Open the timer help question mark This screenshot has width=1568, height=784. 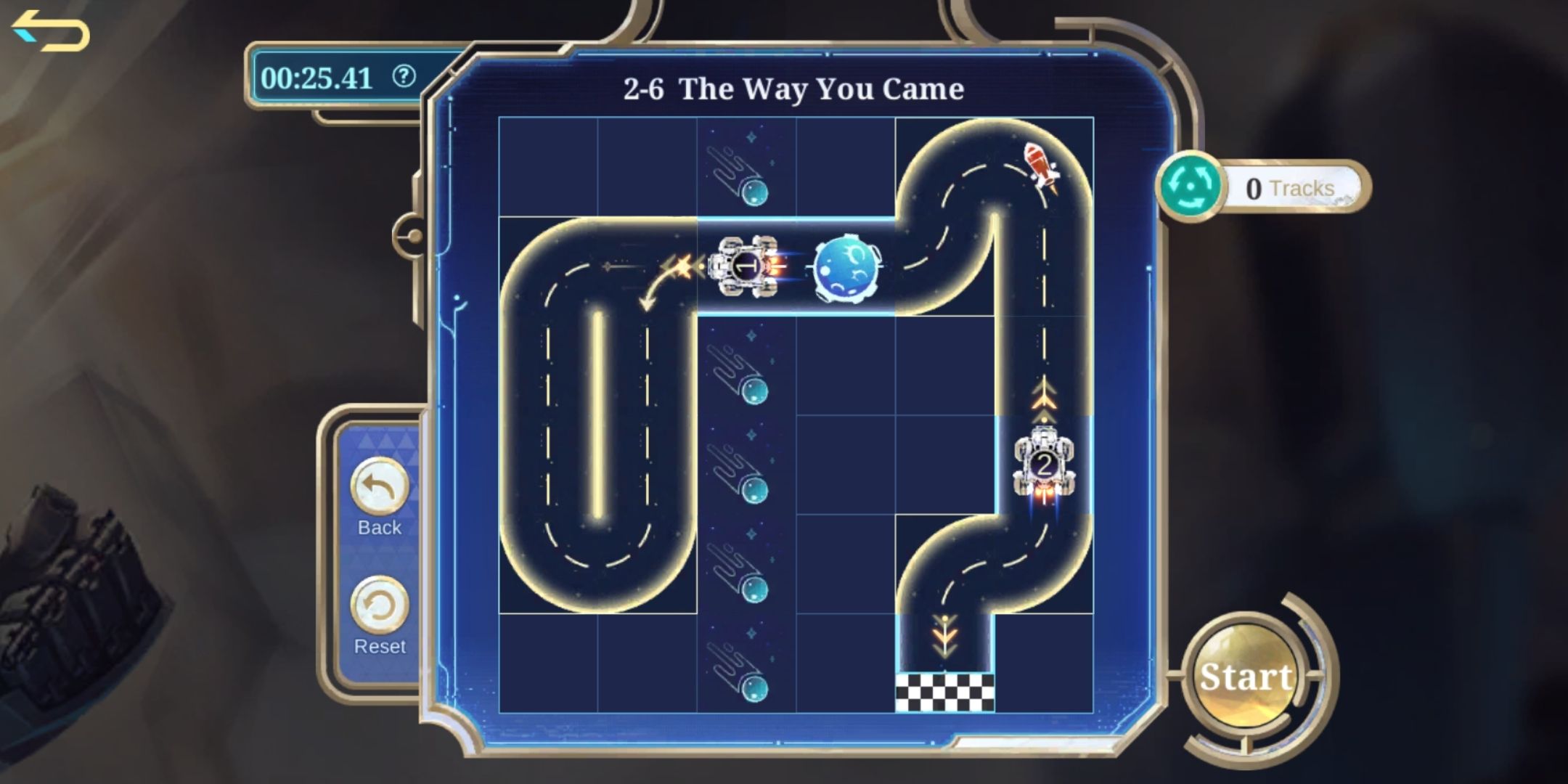click(407, 78)
